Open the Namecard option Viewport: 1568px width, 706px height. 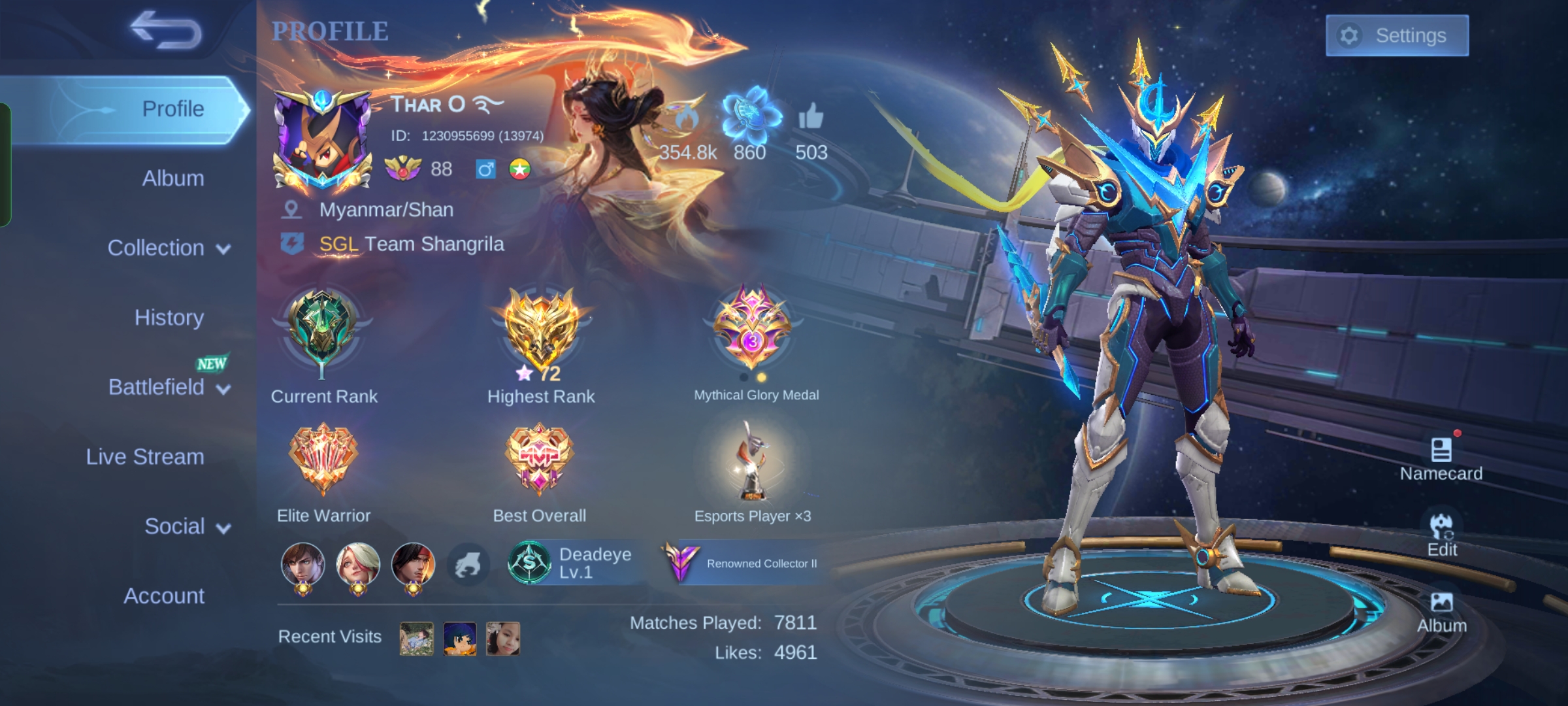tap(1441, 459)
